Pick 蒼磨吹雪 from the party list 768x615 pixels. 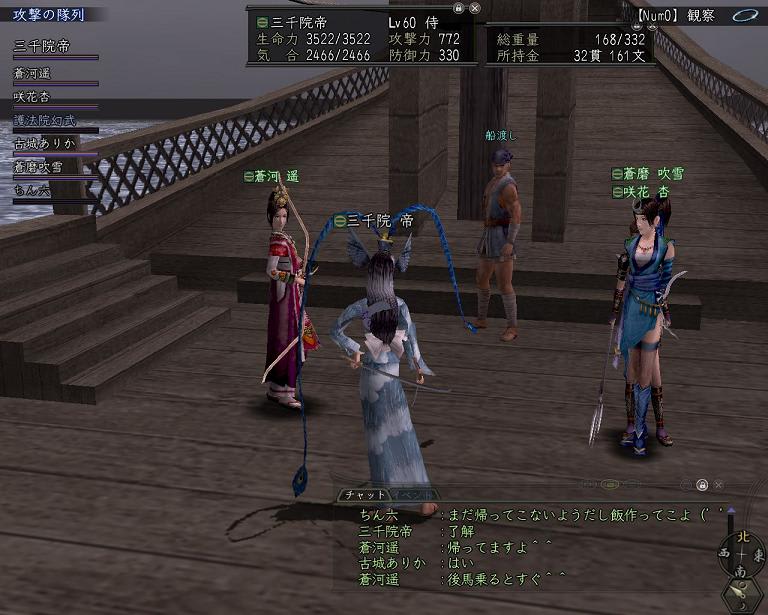(x=38, y=167)
